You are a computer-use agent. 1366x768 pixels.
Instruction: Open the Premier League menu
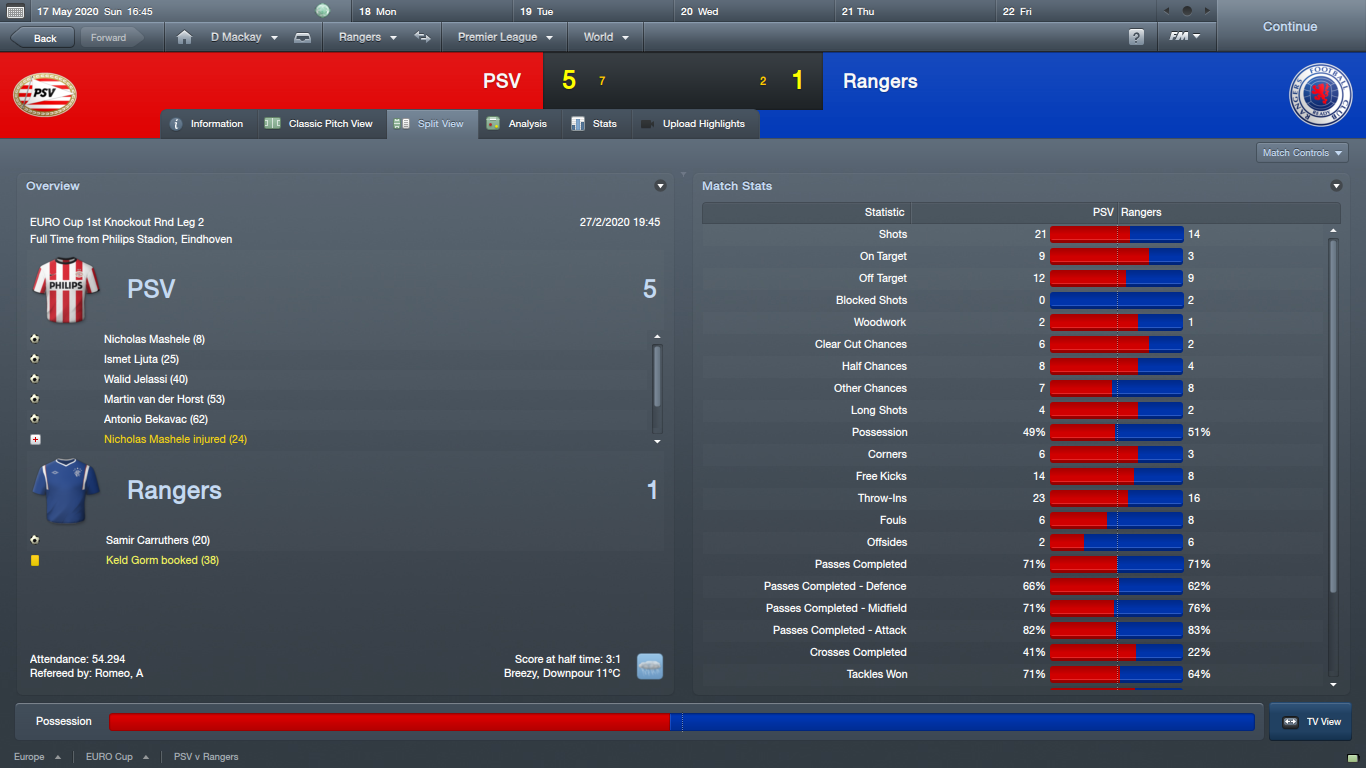(x=505, y=37)
